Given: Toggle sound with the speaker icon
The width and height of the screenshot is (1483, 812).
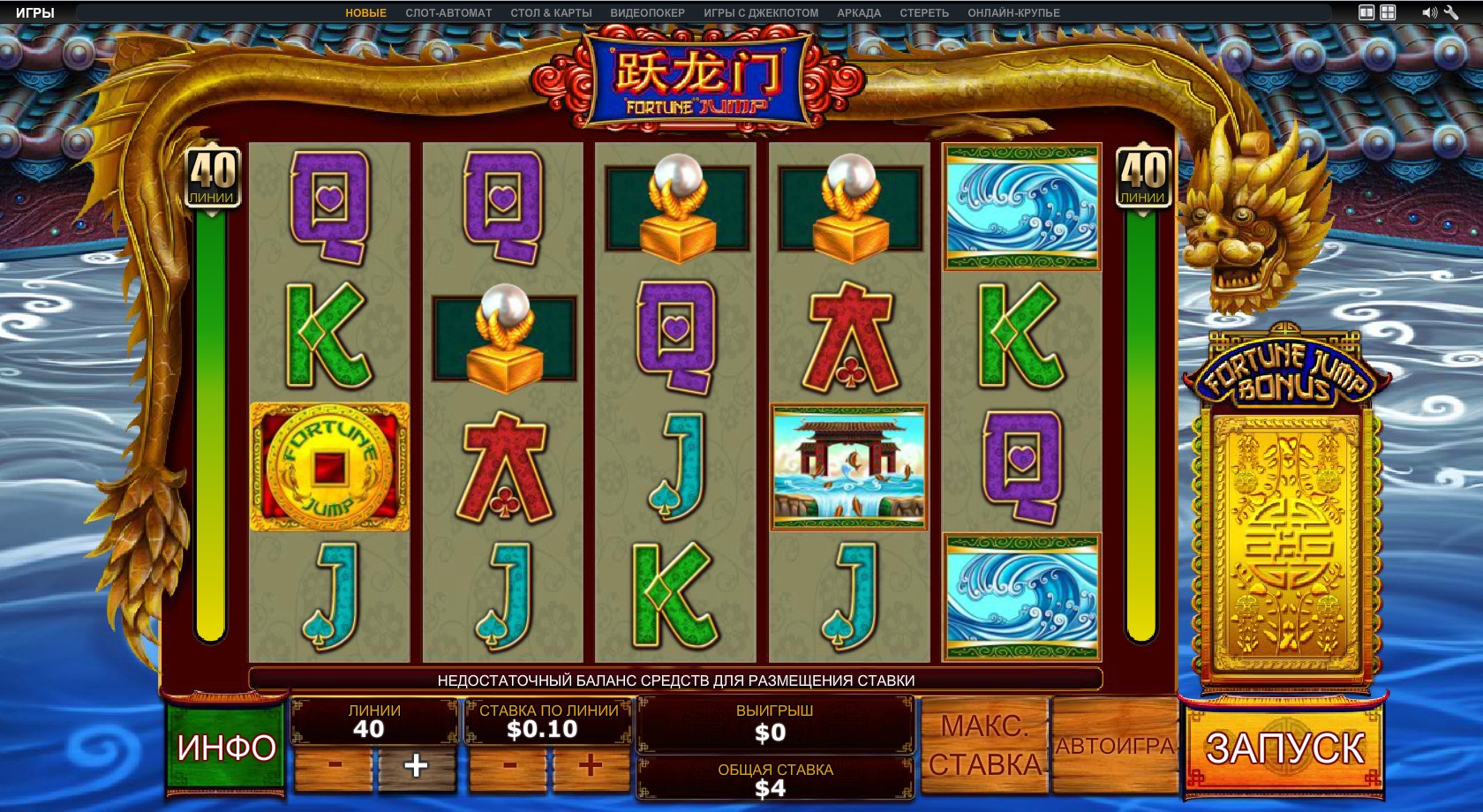Looking at the screenshot, I should (1428, 12).
